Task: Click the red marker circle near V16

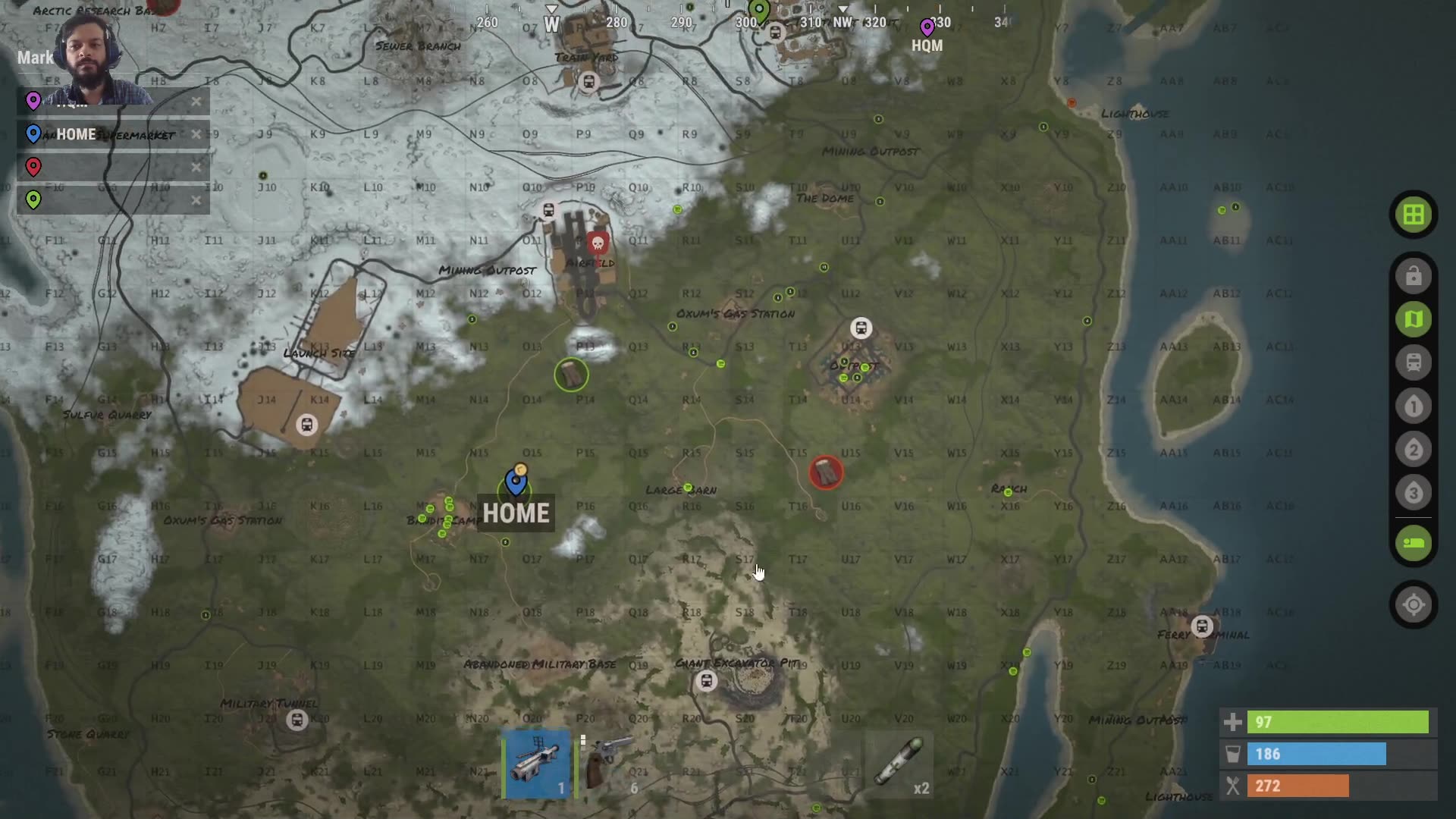Action: tap(826, 471)
